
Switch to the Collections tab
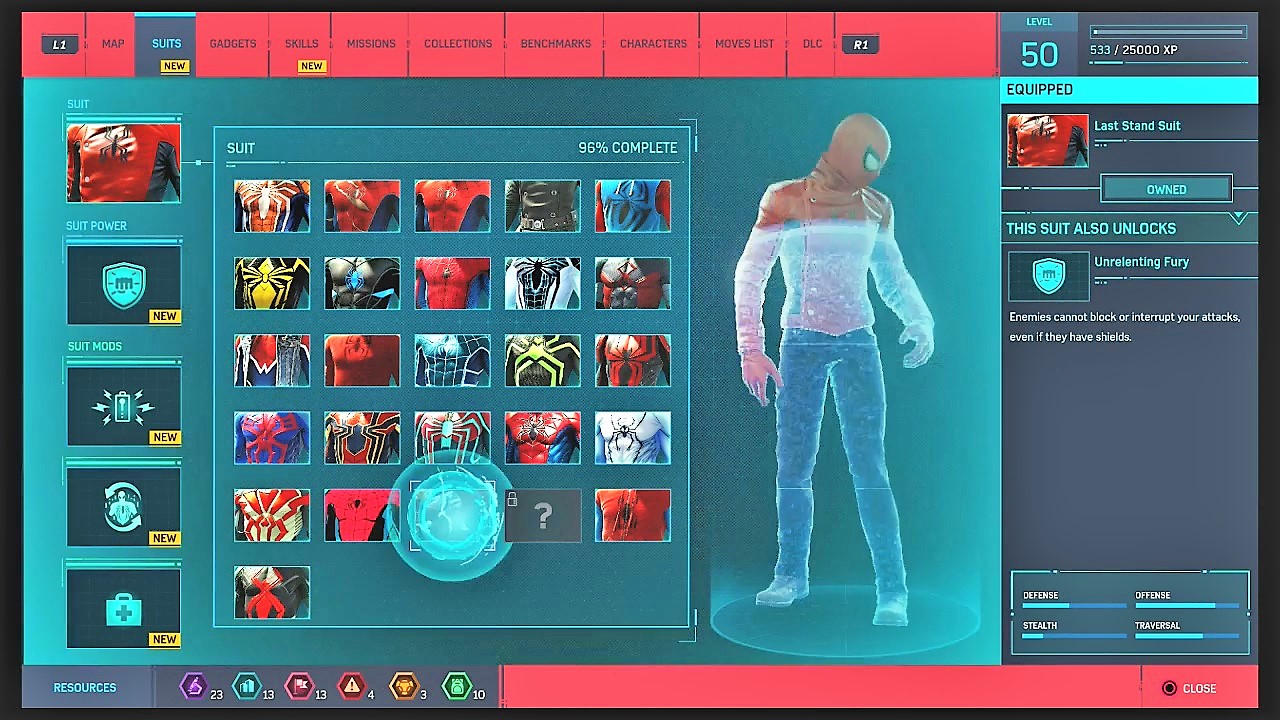point(458,43)
